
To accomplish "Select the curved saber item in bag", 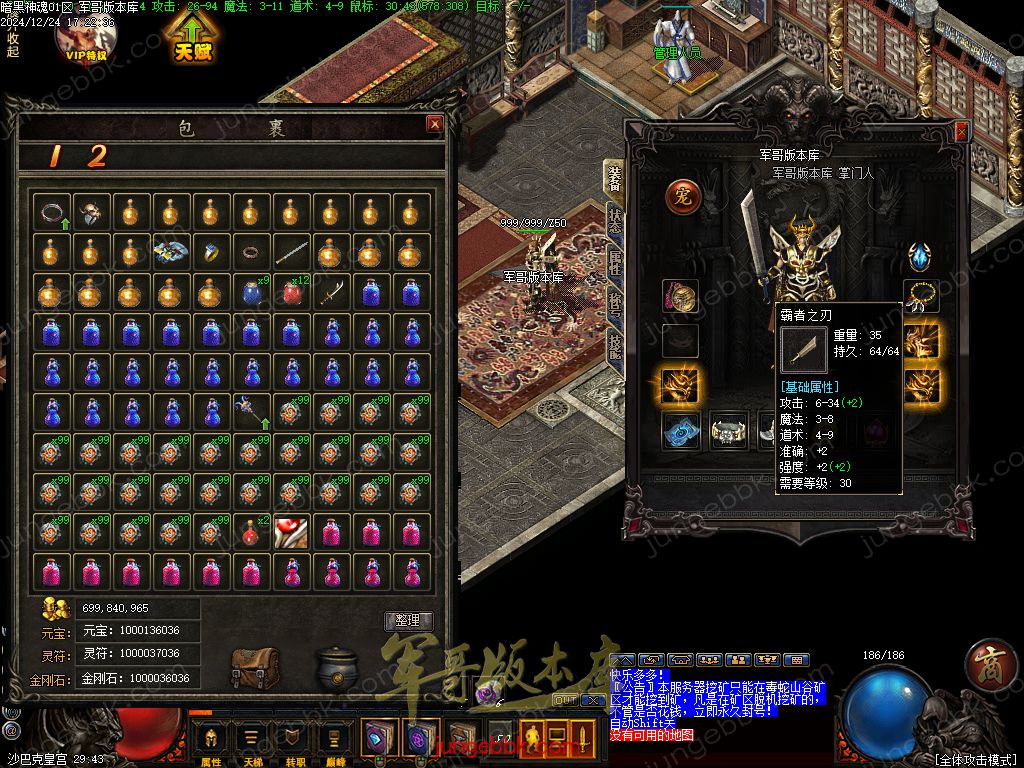I will (x=332, y=292).
